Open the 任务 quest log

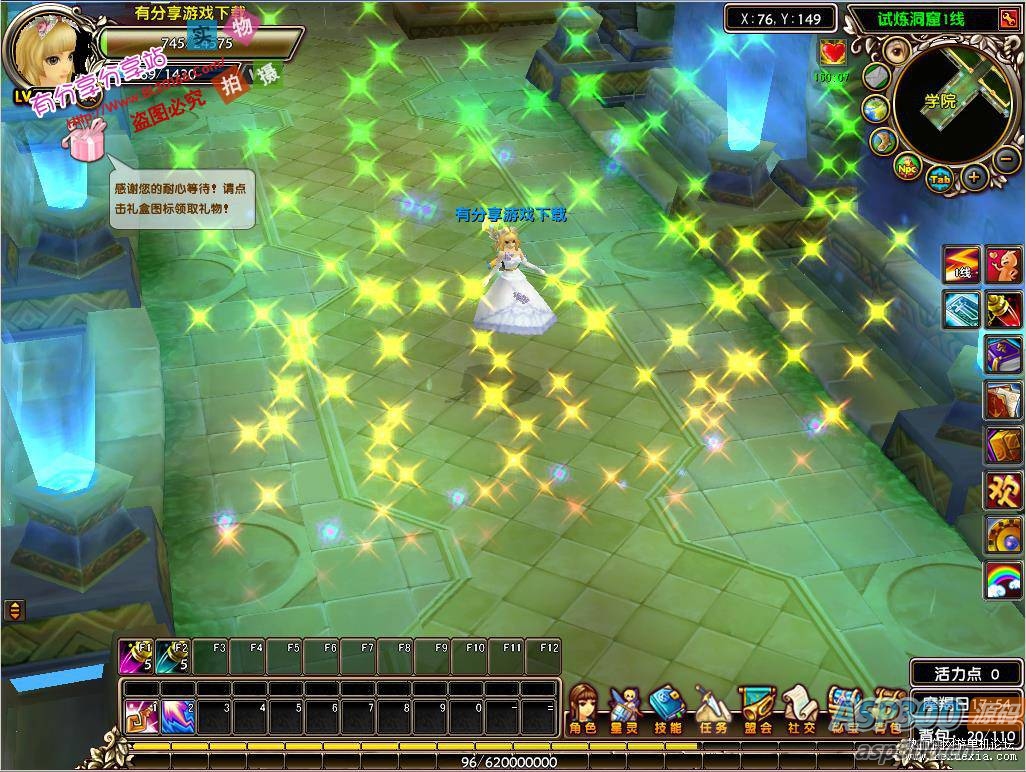(710, 706)
